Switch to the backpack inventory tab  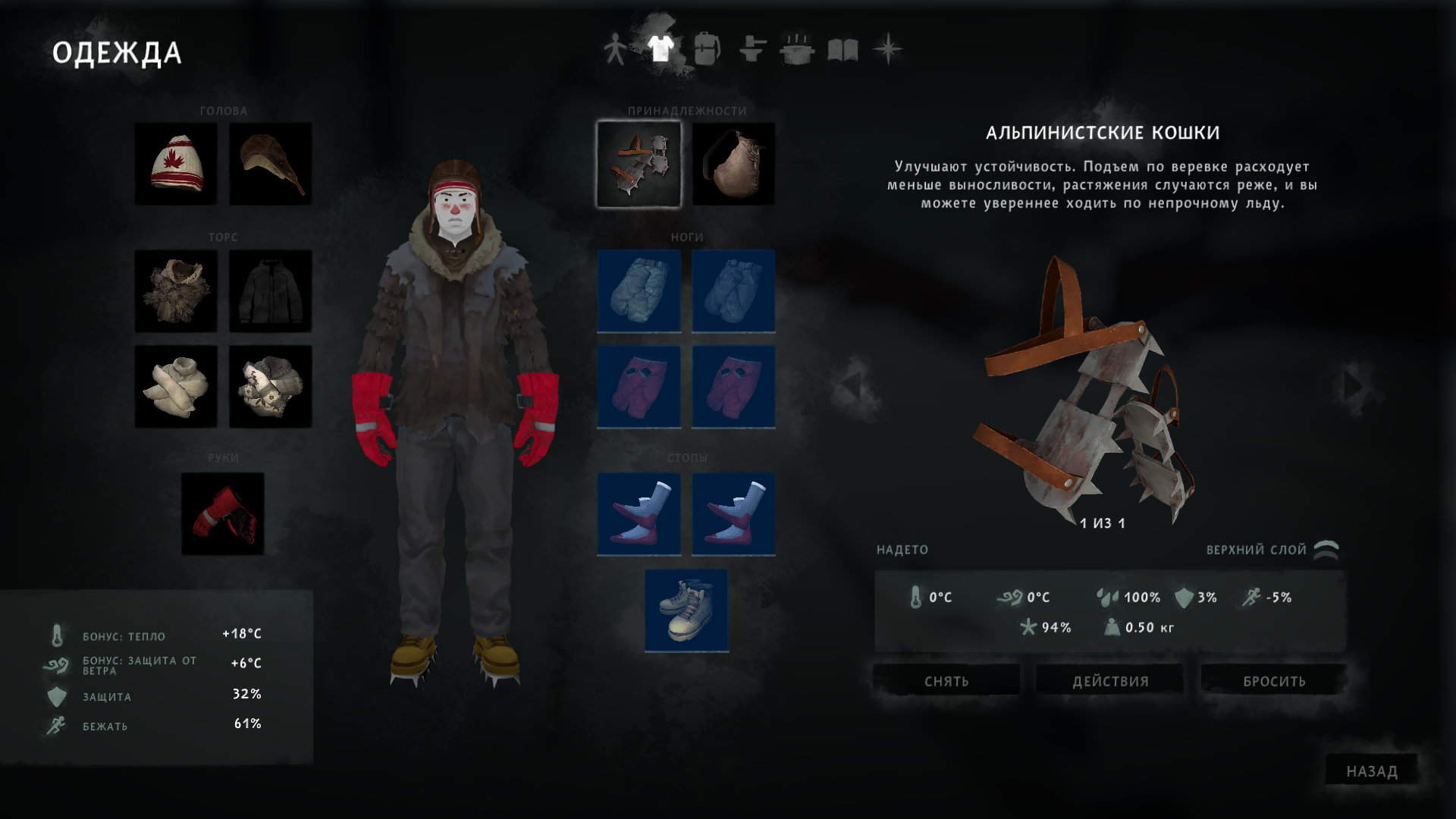pyautogui.click(x=706, y=50)
